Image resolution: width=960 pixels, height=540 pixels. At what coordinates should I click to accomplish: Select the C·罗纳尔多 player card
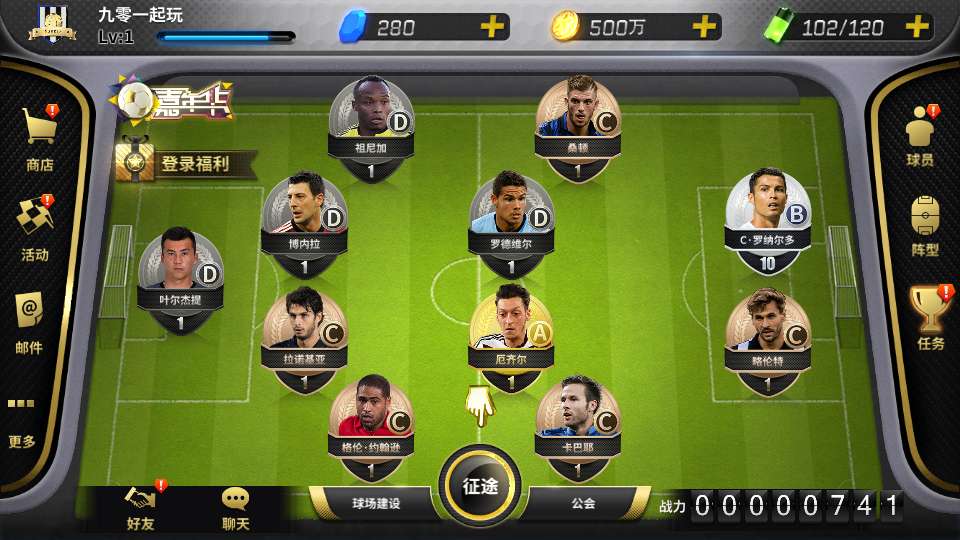point(767,221)
